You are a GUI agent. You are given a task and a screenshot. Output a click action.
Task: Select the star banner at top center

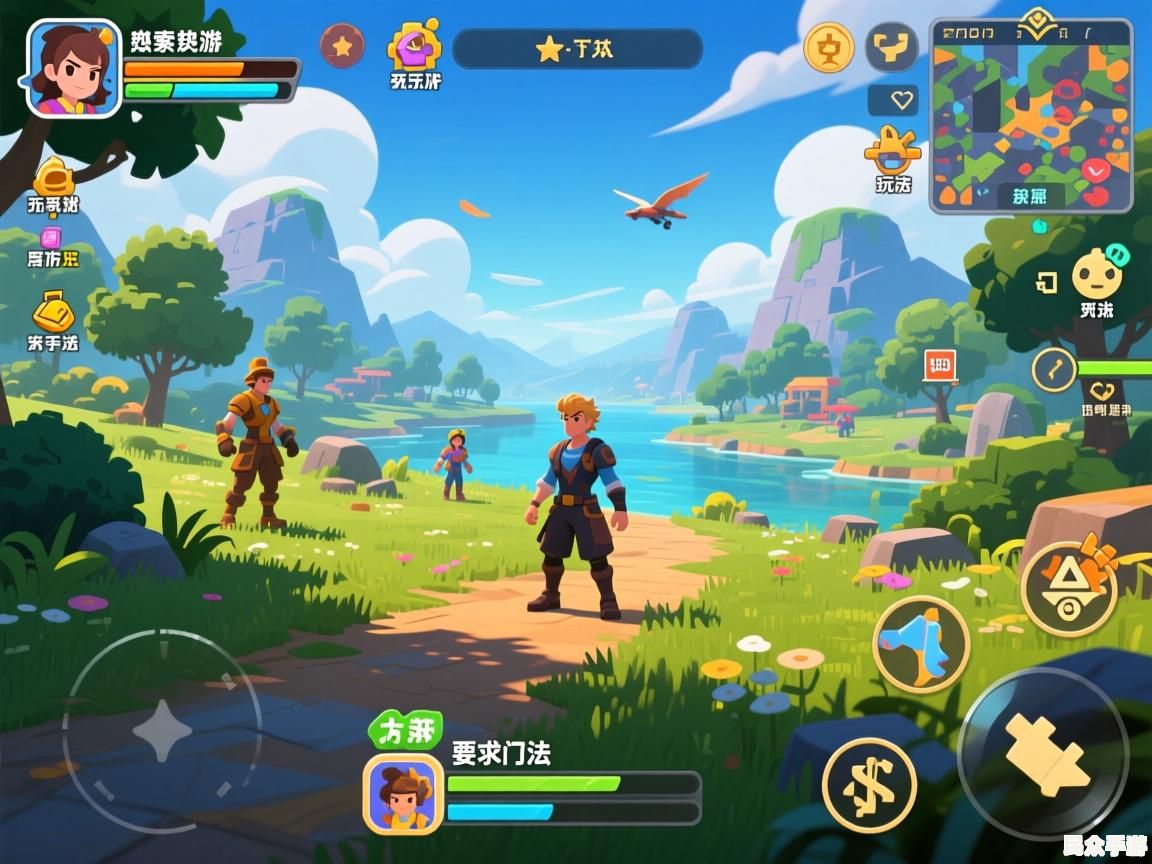click(577, 49)
